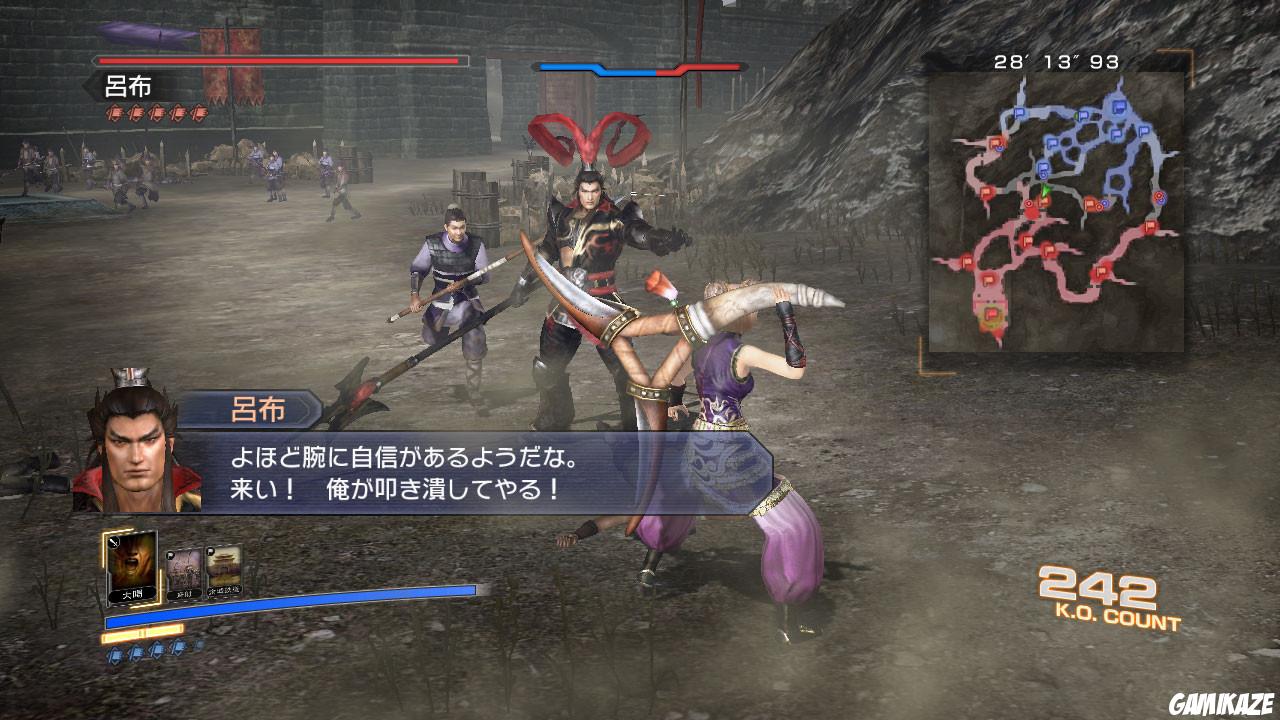Click the red target icon near the map center

(1029, 203)
